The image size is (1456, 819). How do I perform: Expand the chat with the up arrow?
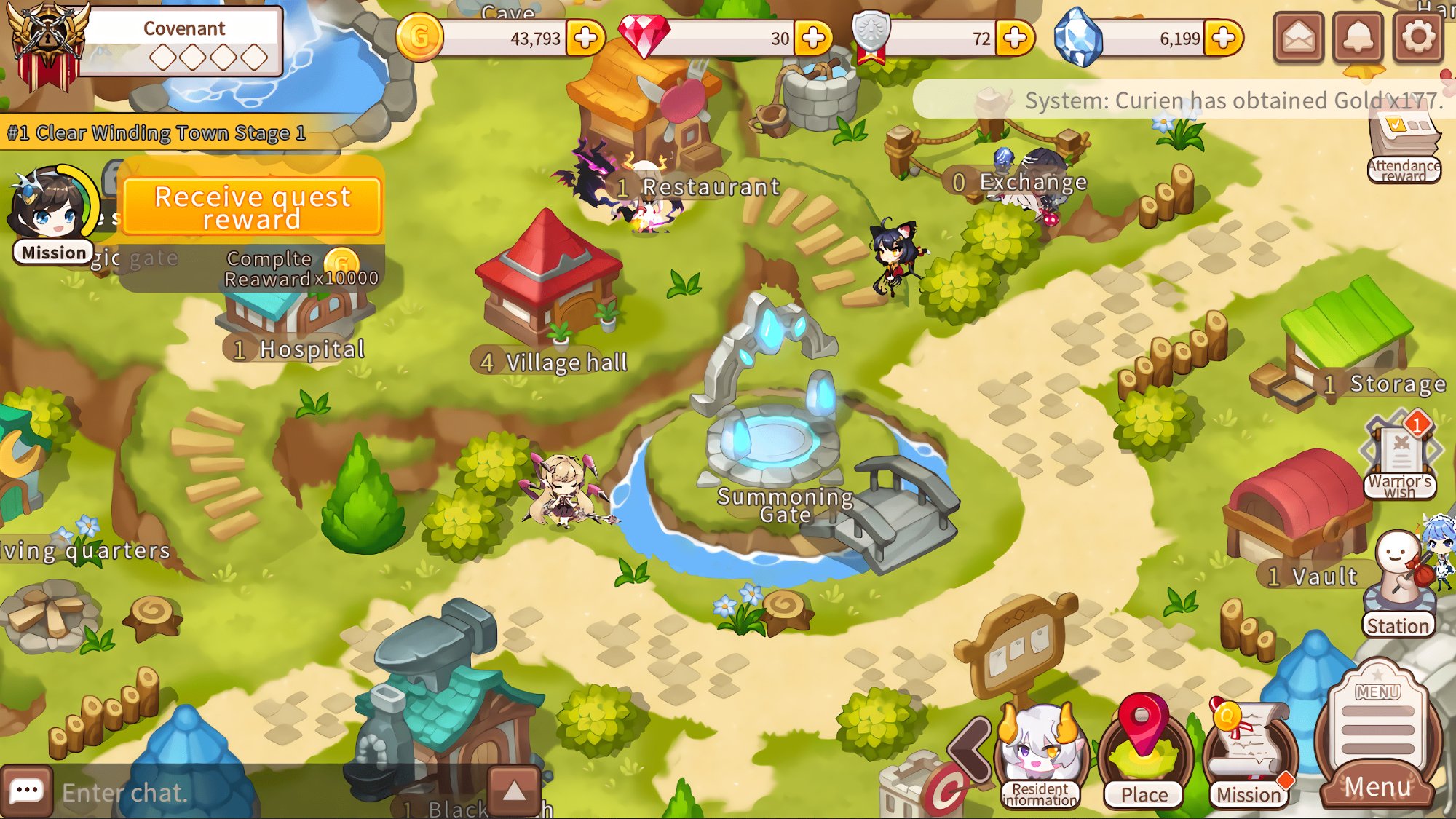point(514,791)
